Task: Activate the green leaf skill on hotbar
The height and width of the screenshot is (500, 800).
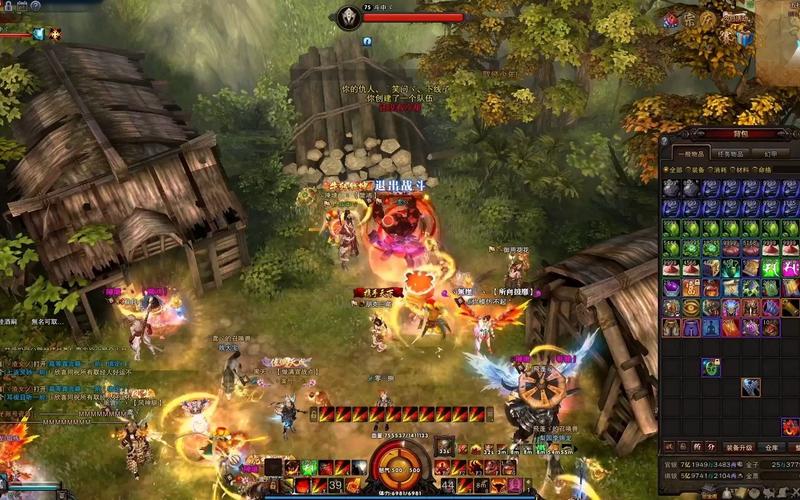Action: tap(310, 467)
